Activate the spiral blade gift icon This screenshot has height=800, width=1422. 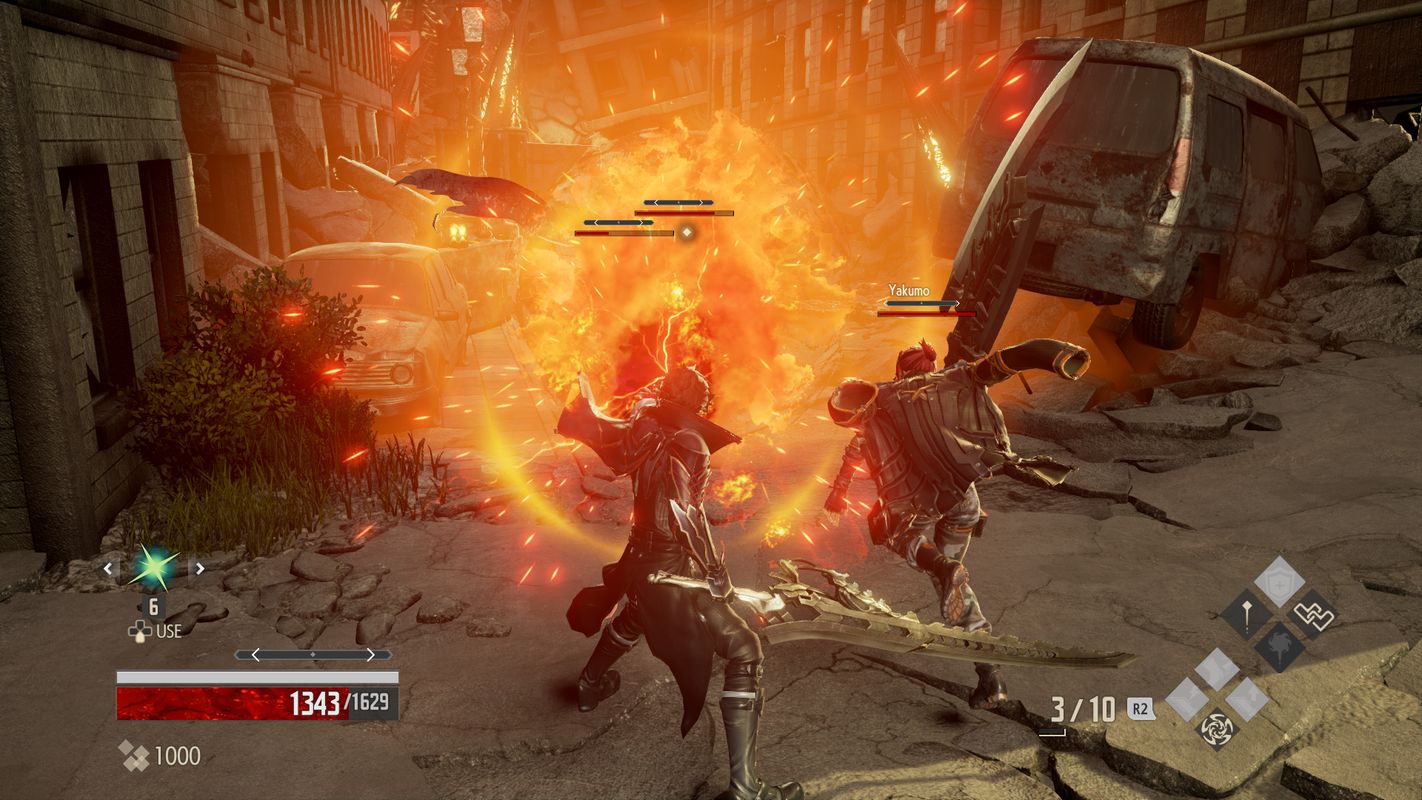1217,727
